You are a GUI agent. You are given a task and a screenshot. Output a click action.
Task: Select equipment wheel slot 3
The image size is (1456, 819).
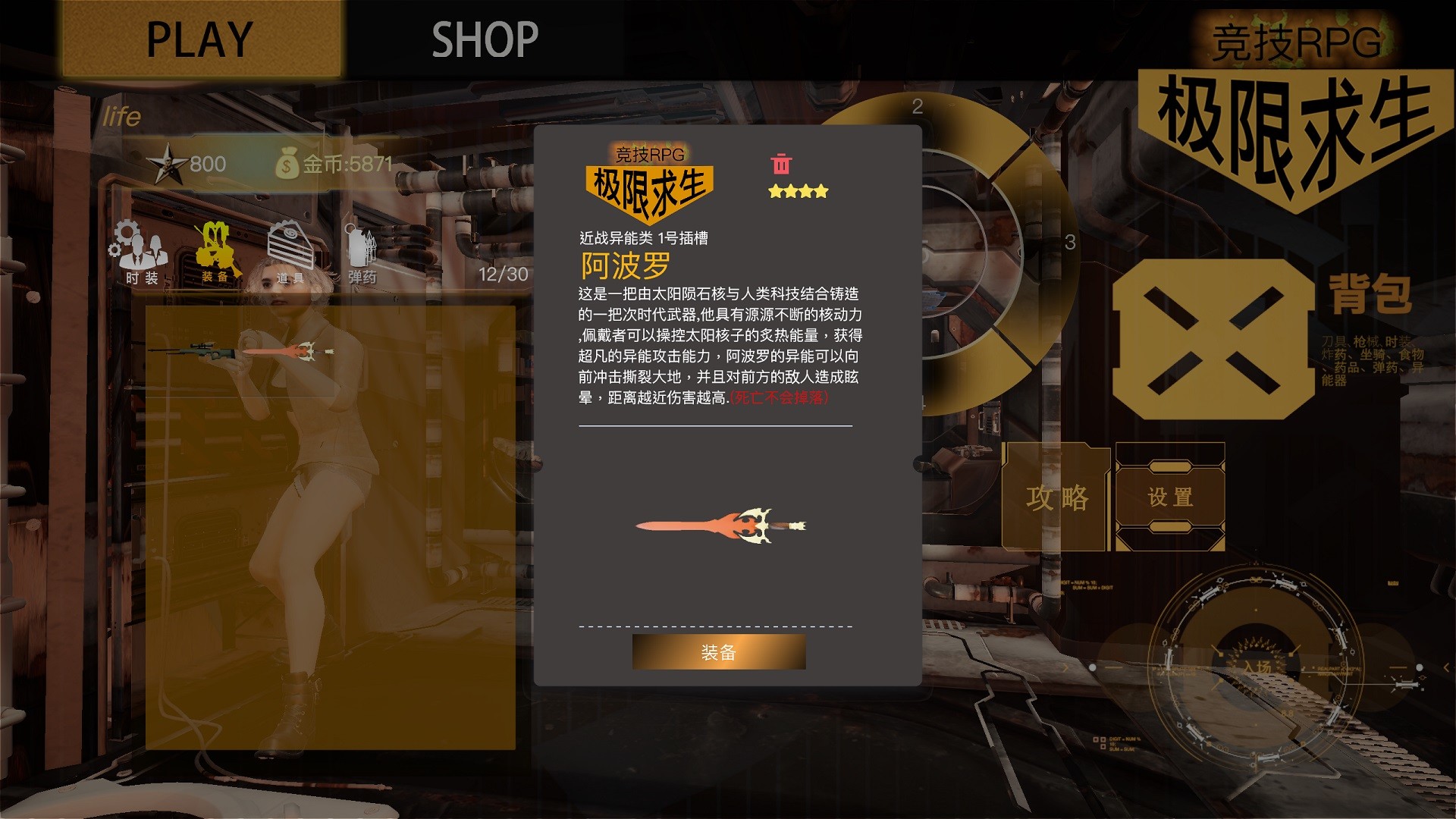point(1069,244)
